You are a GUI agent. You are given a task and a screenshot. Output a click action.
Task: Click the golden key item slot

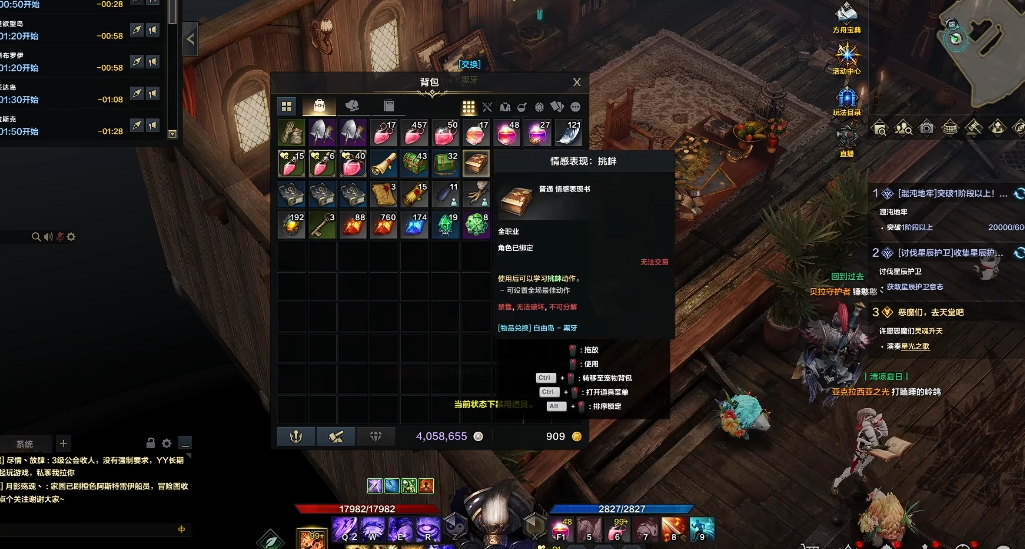coord(323,225)
